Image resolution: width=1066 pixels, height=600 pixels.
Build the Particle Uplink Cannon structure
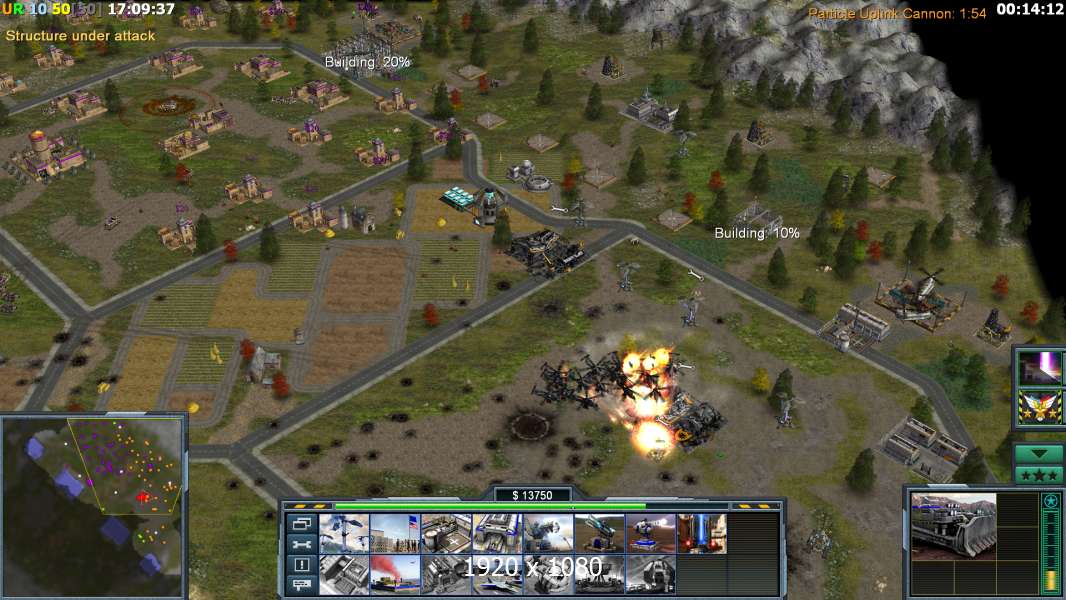point(701,533)
